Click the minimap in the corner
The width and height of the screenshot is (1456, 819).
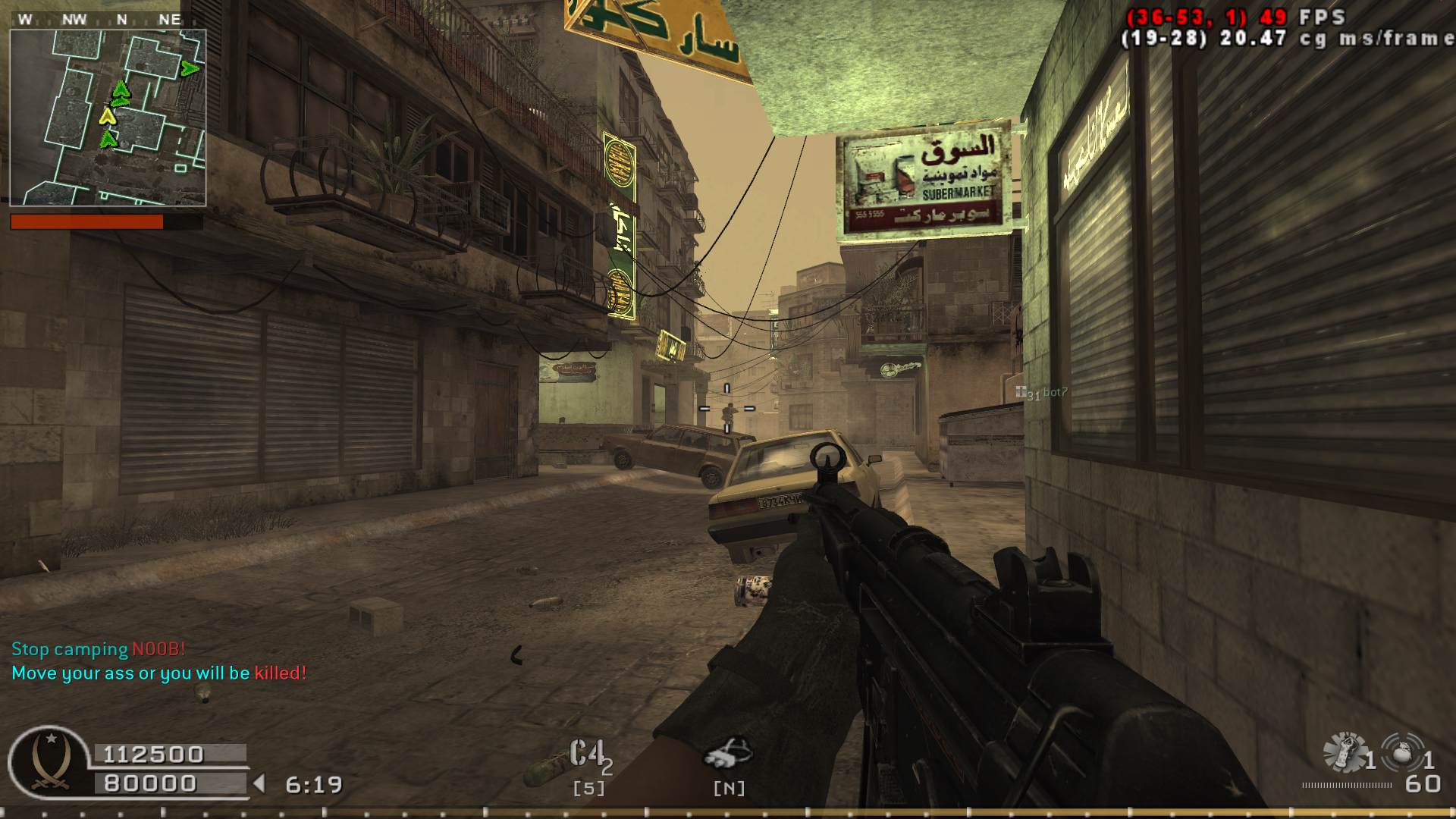(108, 118)
